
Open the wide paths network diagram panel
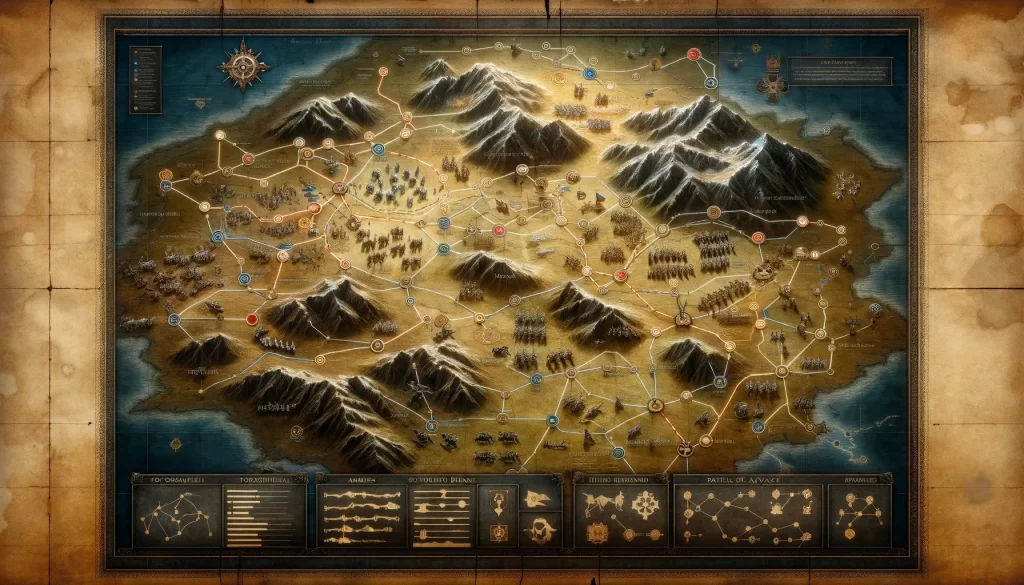click(748, 516)
